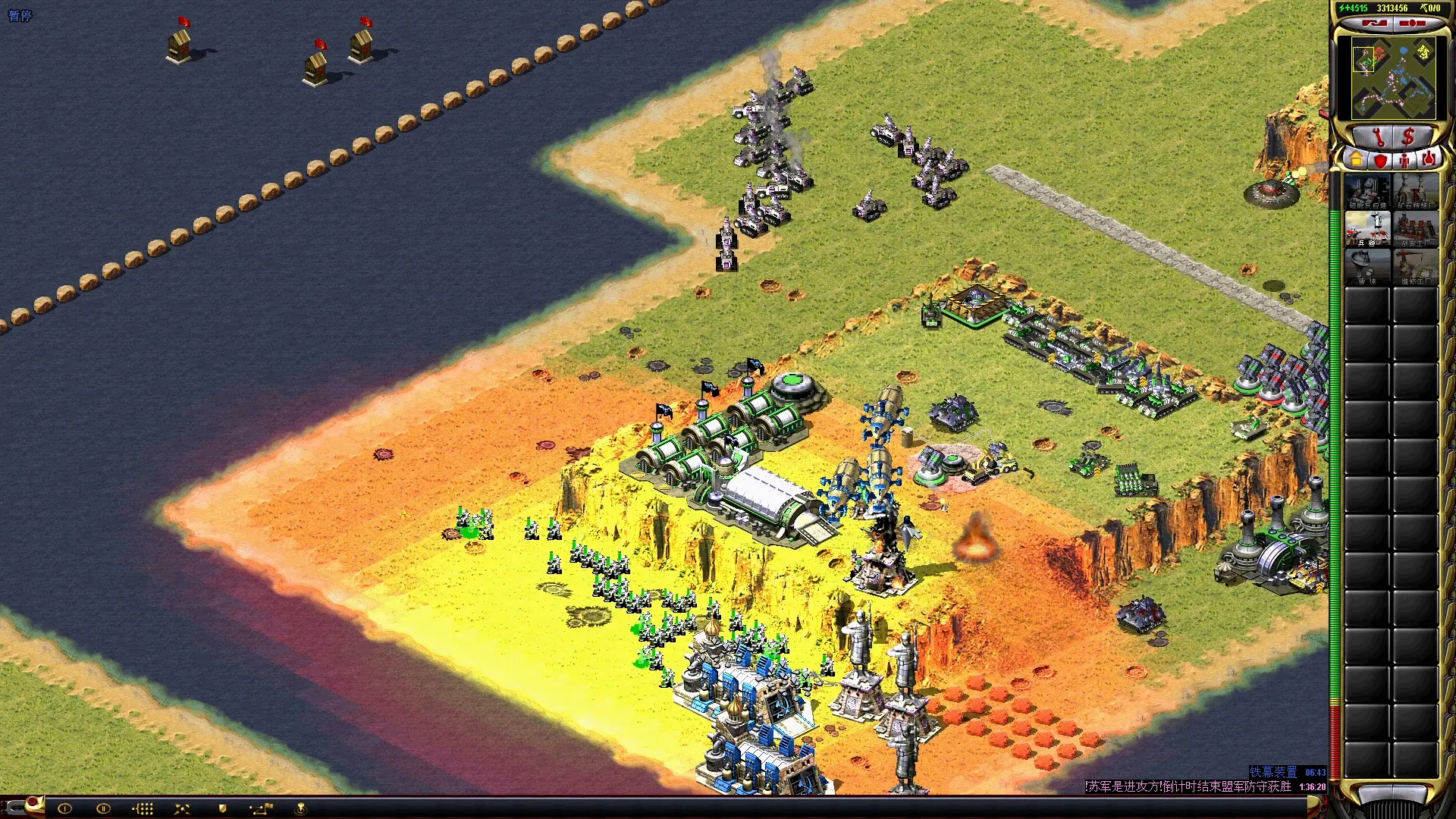Choose the War Factory (战车工厂) icon
The height and width of the screenshot is (819, 1456).
(1415, 229)
